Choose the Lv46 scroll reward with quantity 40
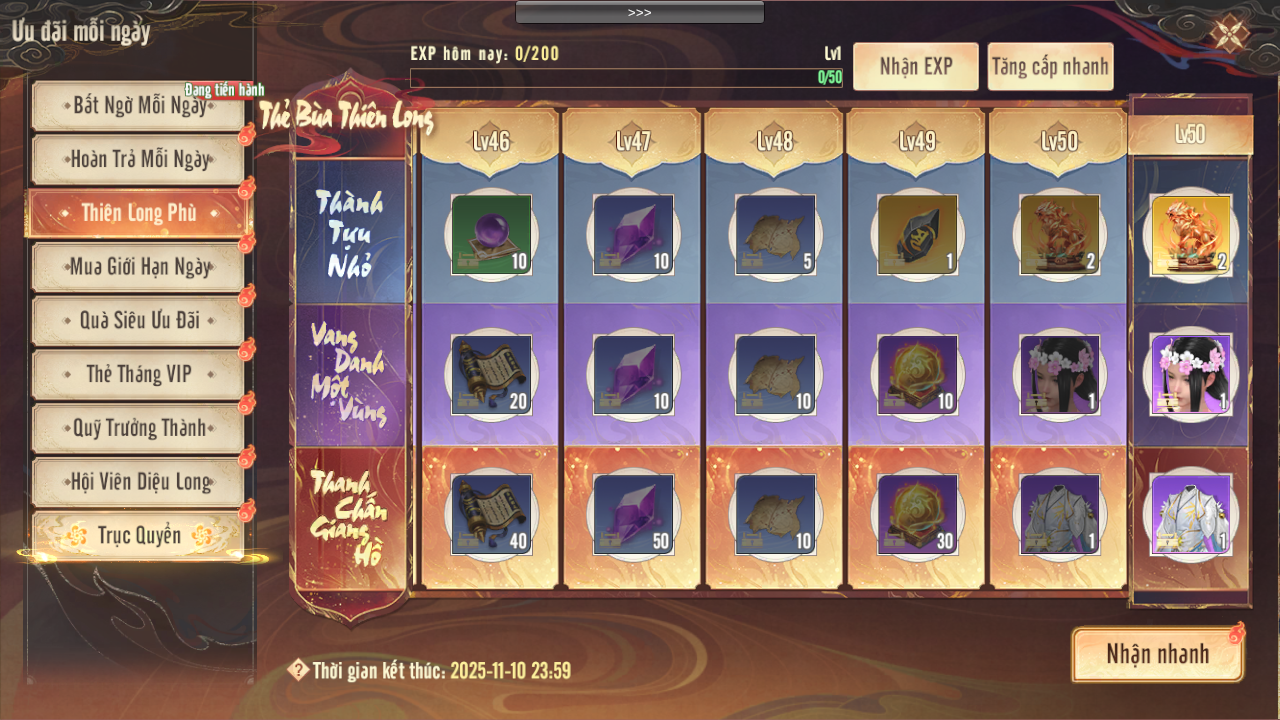Viewport: 1280px width, 720px height. coord(491,515)
